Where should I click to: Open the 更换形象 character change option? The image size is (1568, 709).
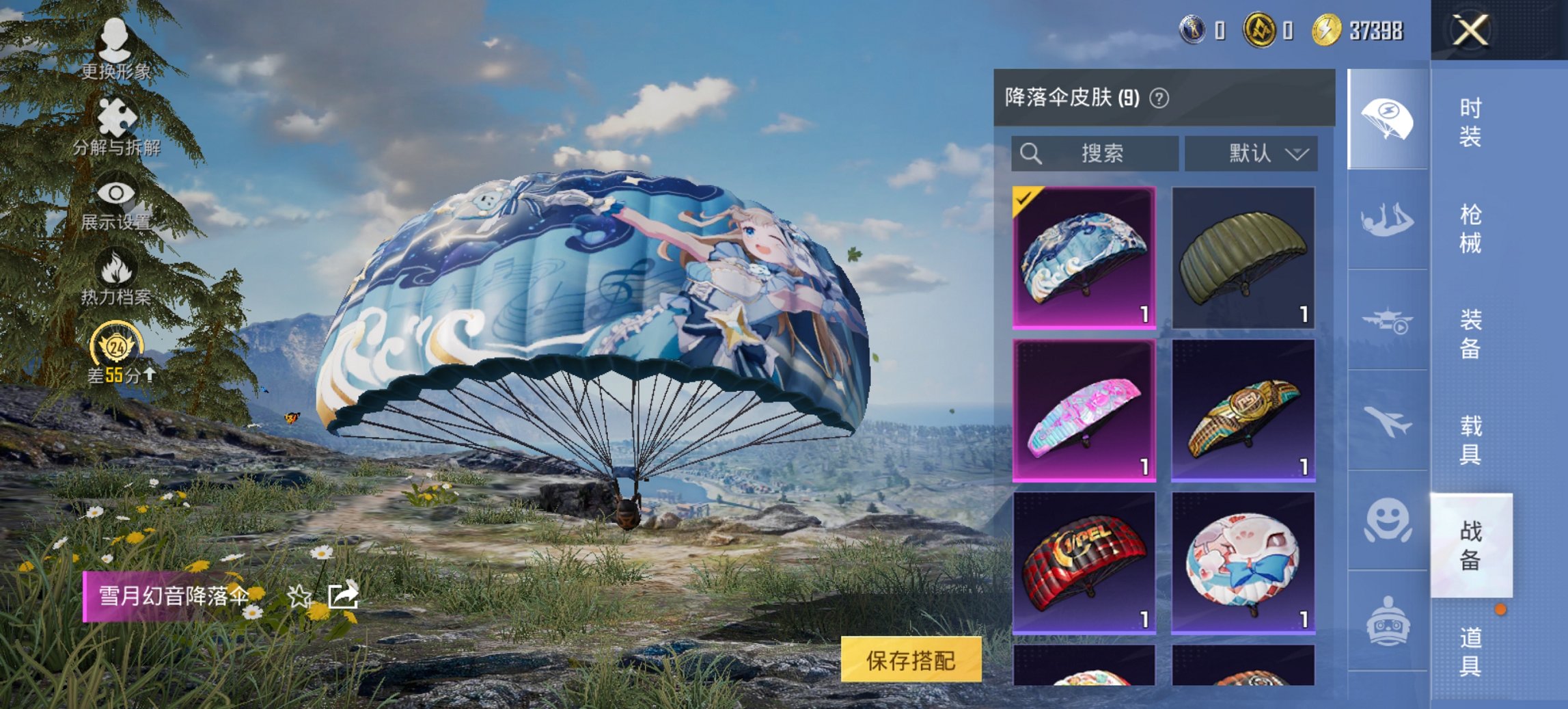(x=116, y=48)
